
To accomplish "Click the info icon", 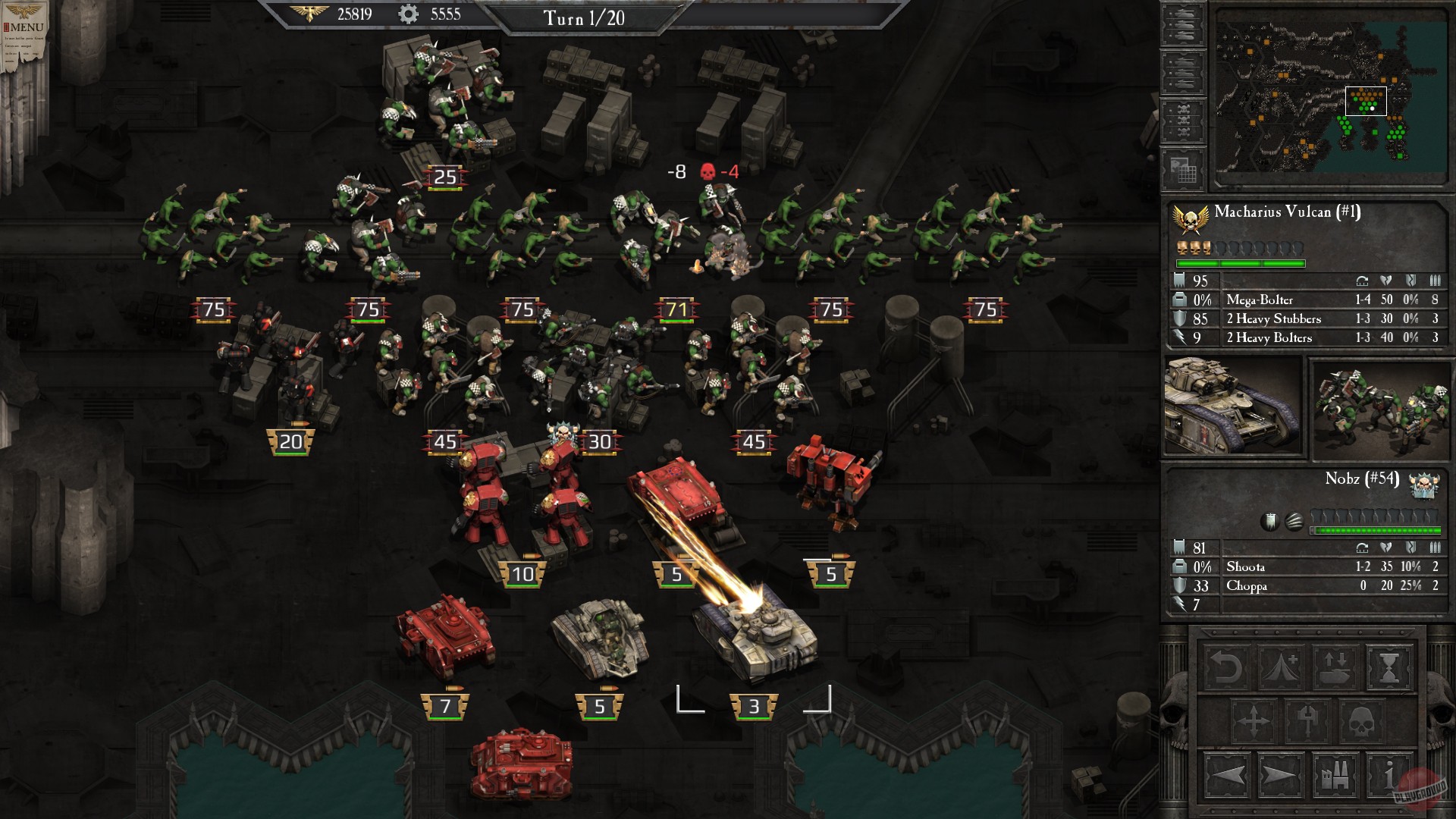I will [x=1389, y=776].
